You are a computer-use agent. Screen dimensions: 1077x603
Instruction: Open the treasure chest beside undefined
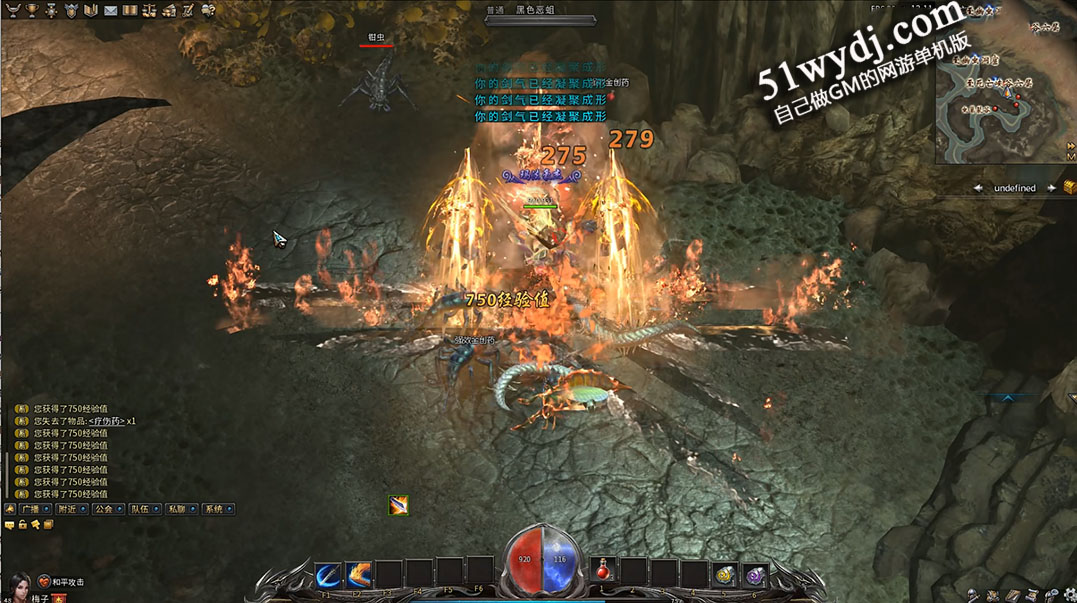coord(1070,187)
